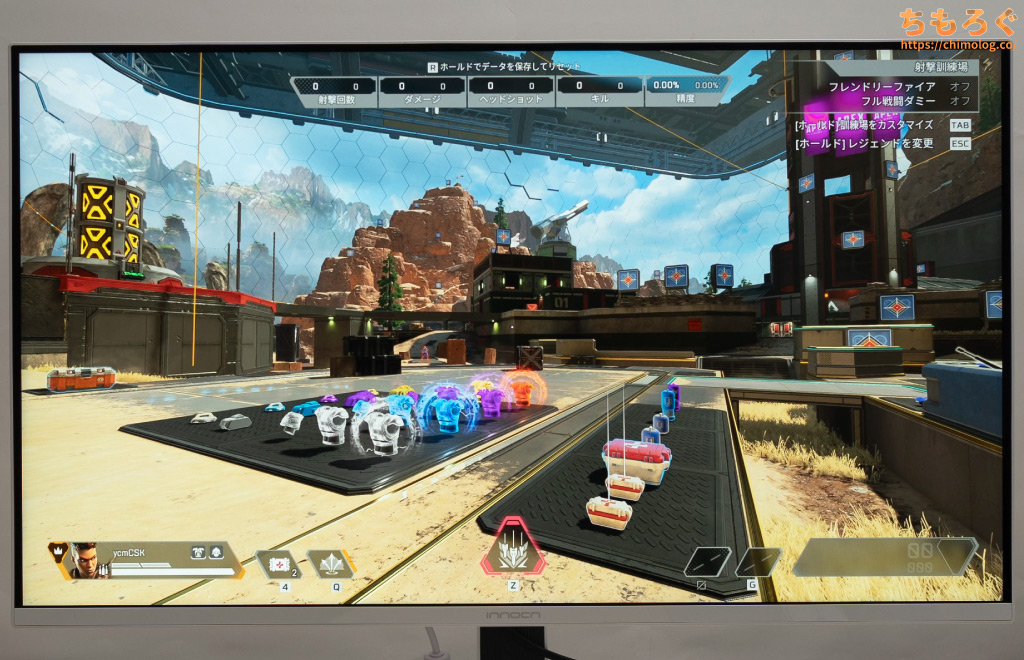Use the healing item slot showing count 2
1024x660 pixels.
click(275, 564)
